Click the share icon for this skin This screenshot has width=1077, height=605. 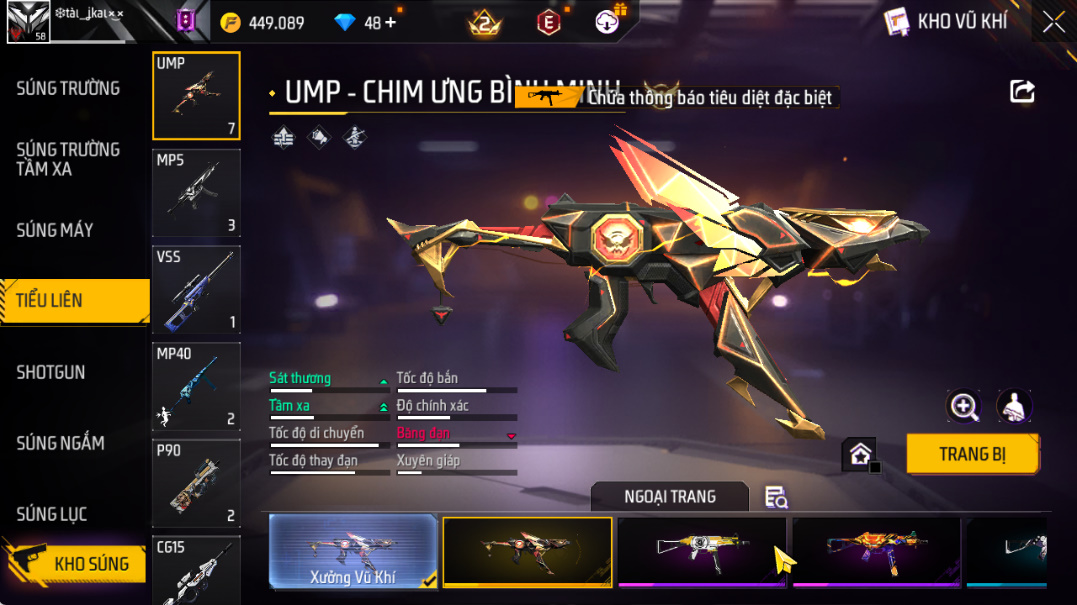coord(1022,92)
